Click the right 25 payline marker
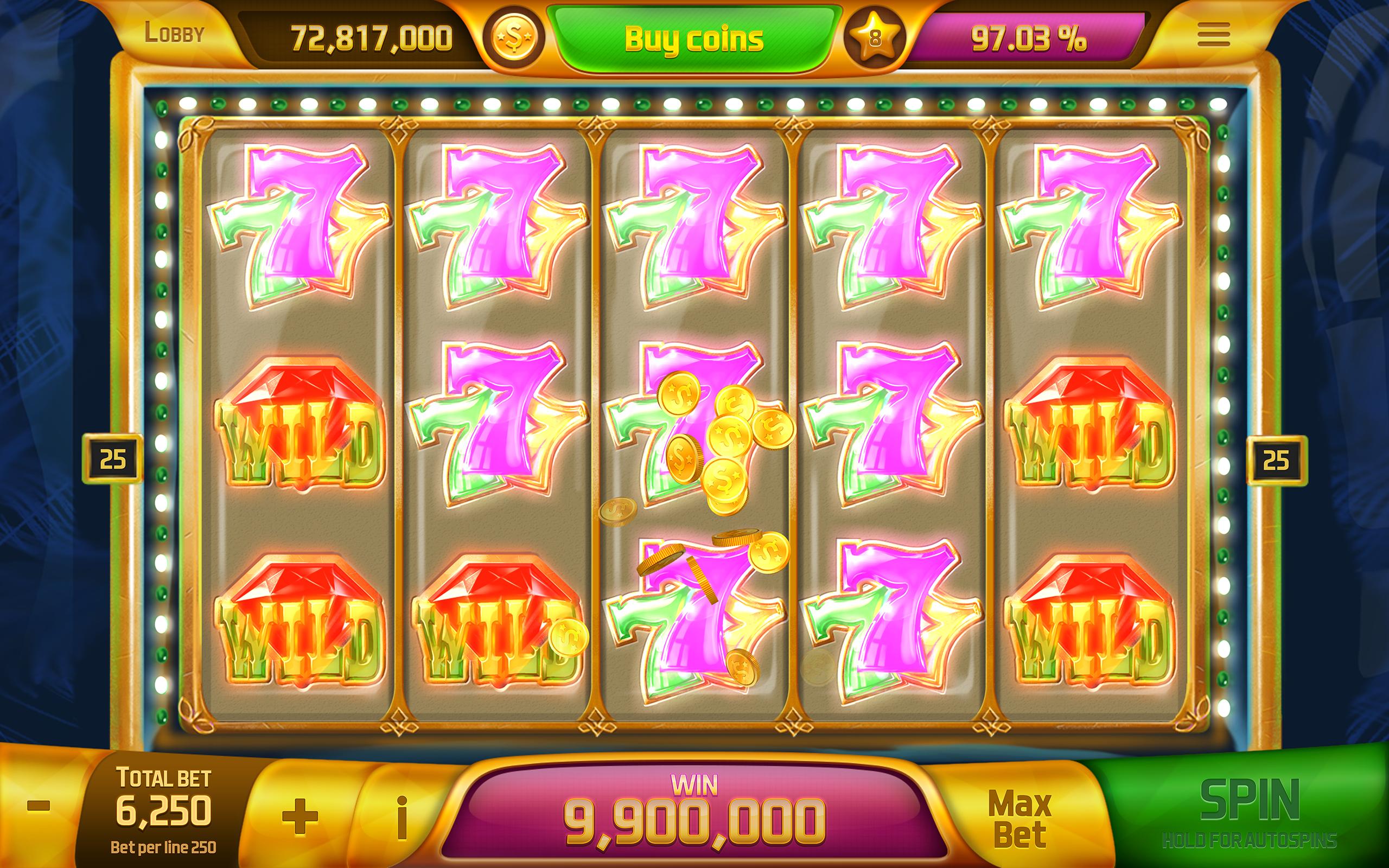Viewport: 1389px width, 868px height. pos(1278,459)
